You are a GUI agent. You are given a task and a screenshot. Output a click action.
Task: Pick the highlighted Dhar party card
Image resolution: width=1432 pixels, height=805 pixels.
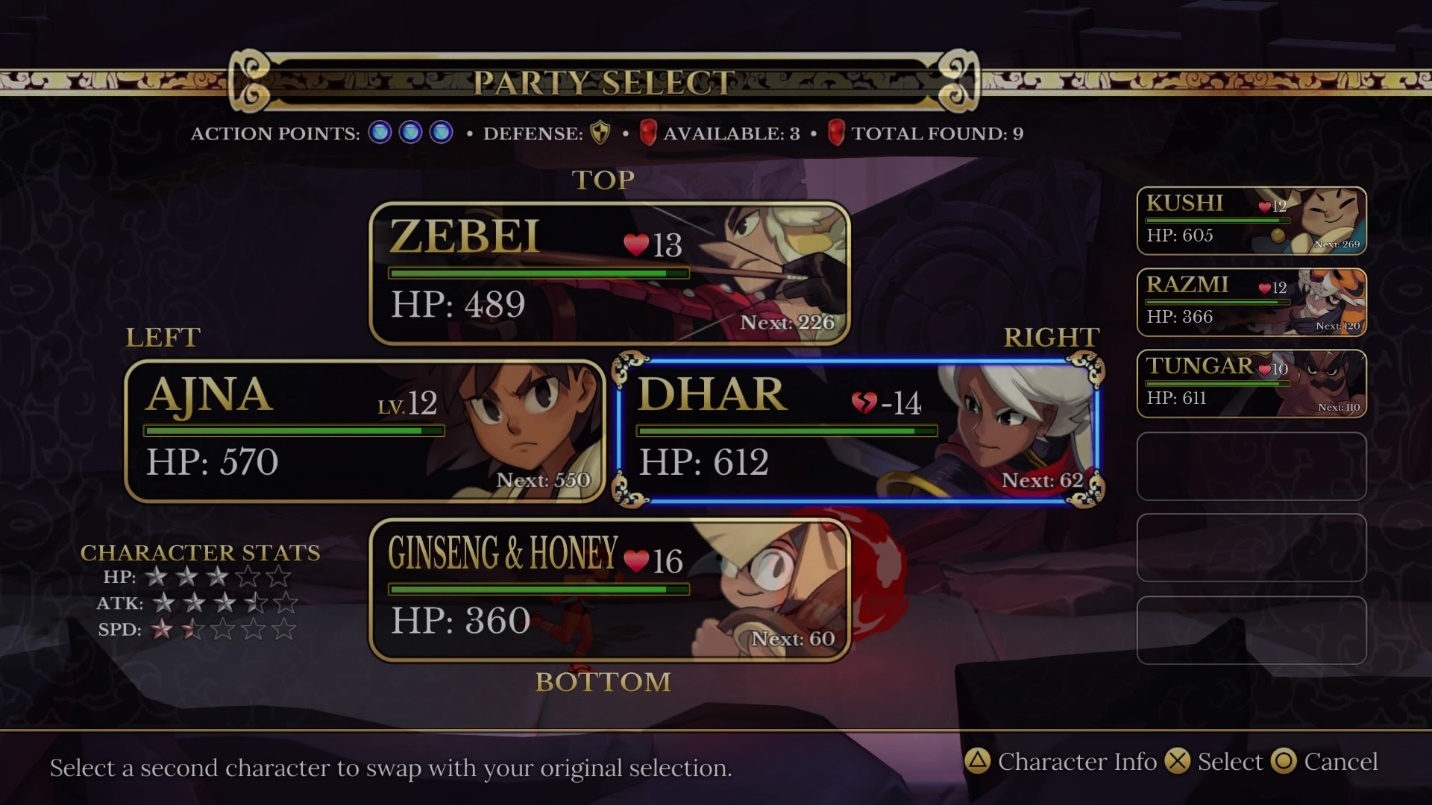point(858,431)
